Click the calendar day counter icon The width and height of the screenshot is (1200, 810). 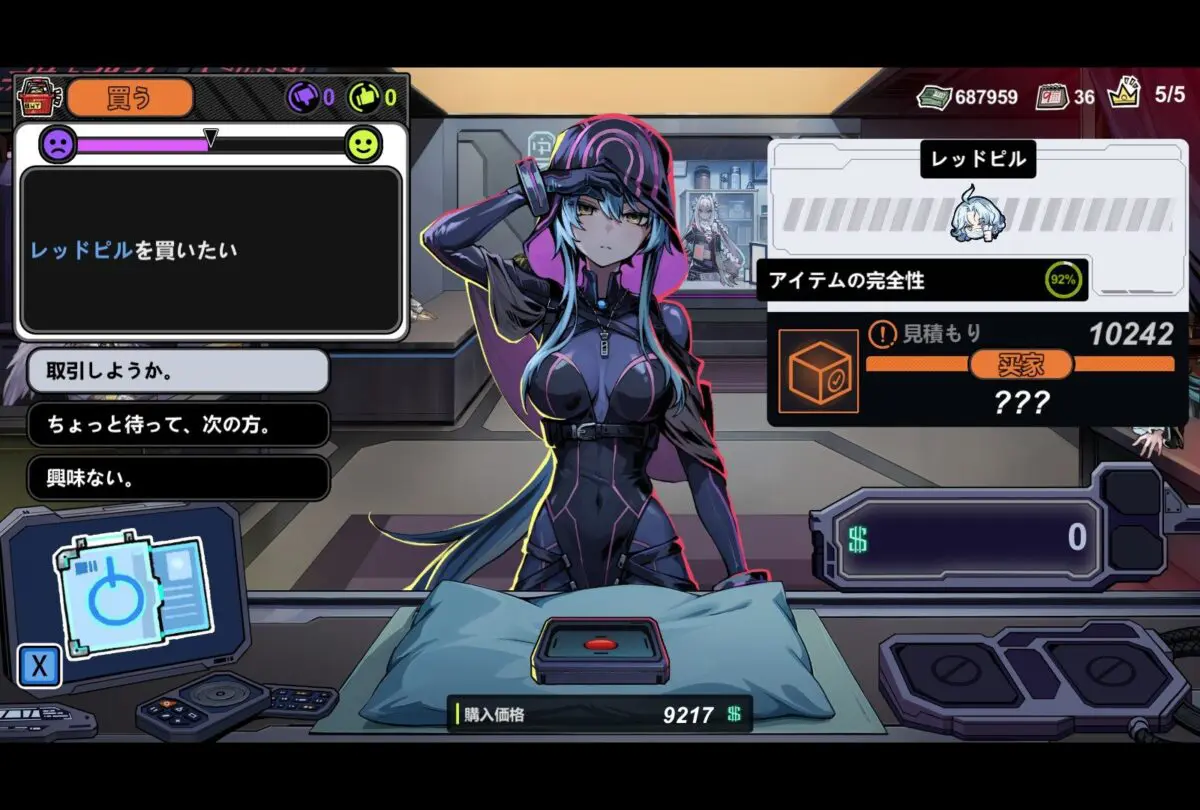point(1051,97)
